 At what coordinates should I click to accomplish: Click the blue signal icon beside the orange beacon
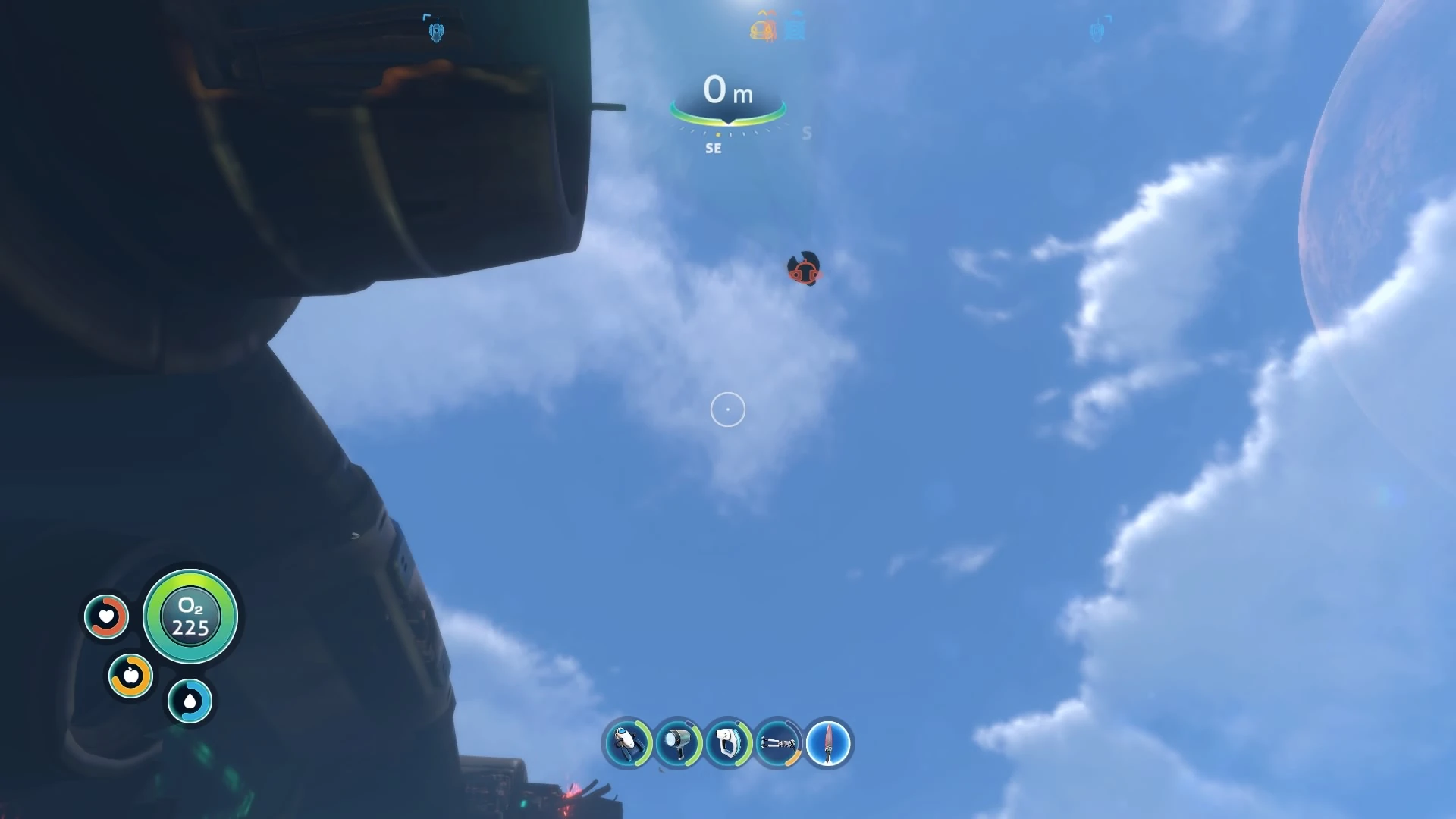tap(795, 27)
